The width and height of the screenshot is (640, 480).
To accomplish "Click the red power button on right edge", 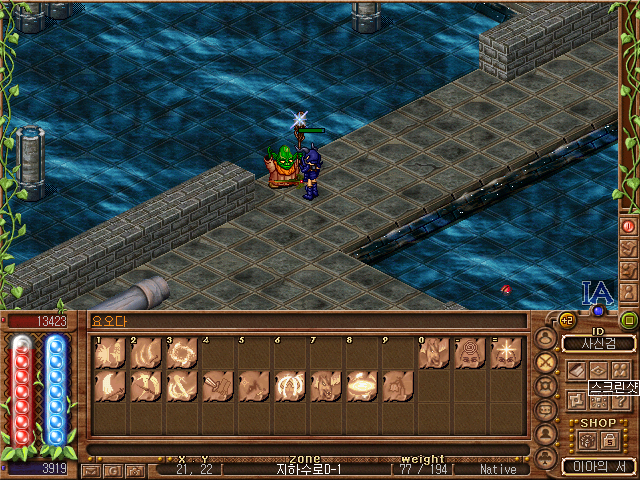I will 628,226.
